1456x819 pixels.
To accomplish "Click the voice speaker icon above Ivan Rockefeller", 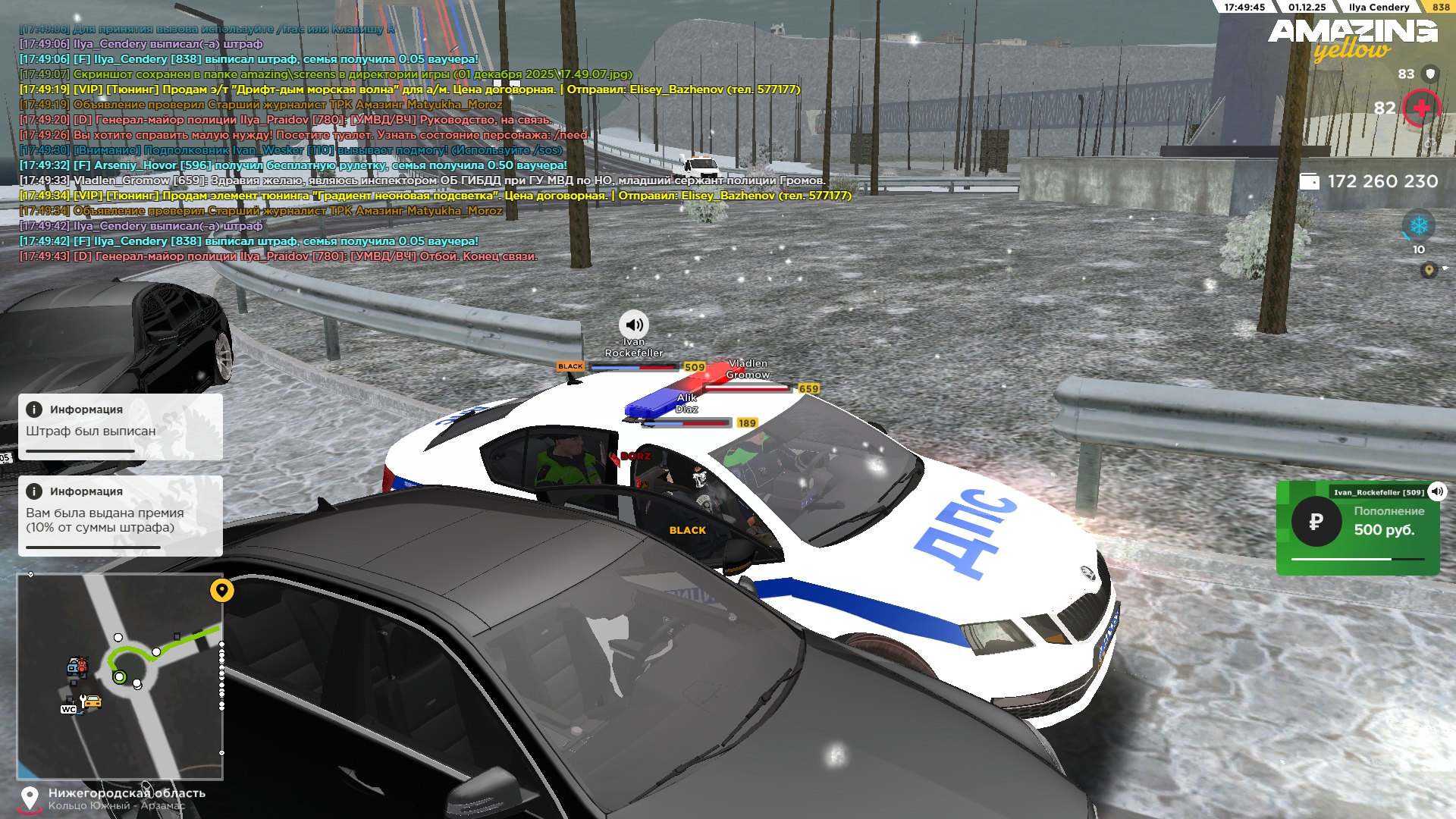I will tap(634, 325).
